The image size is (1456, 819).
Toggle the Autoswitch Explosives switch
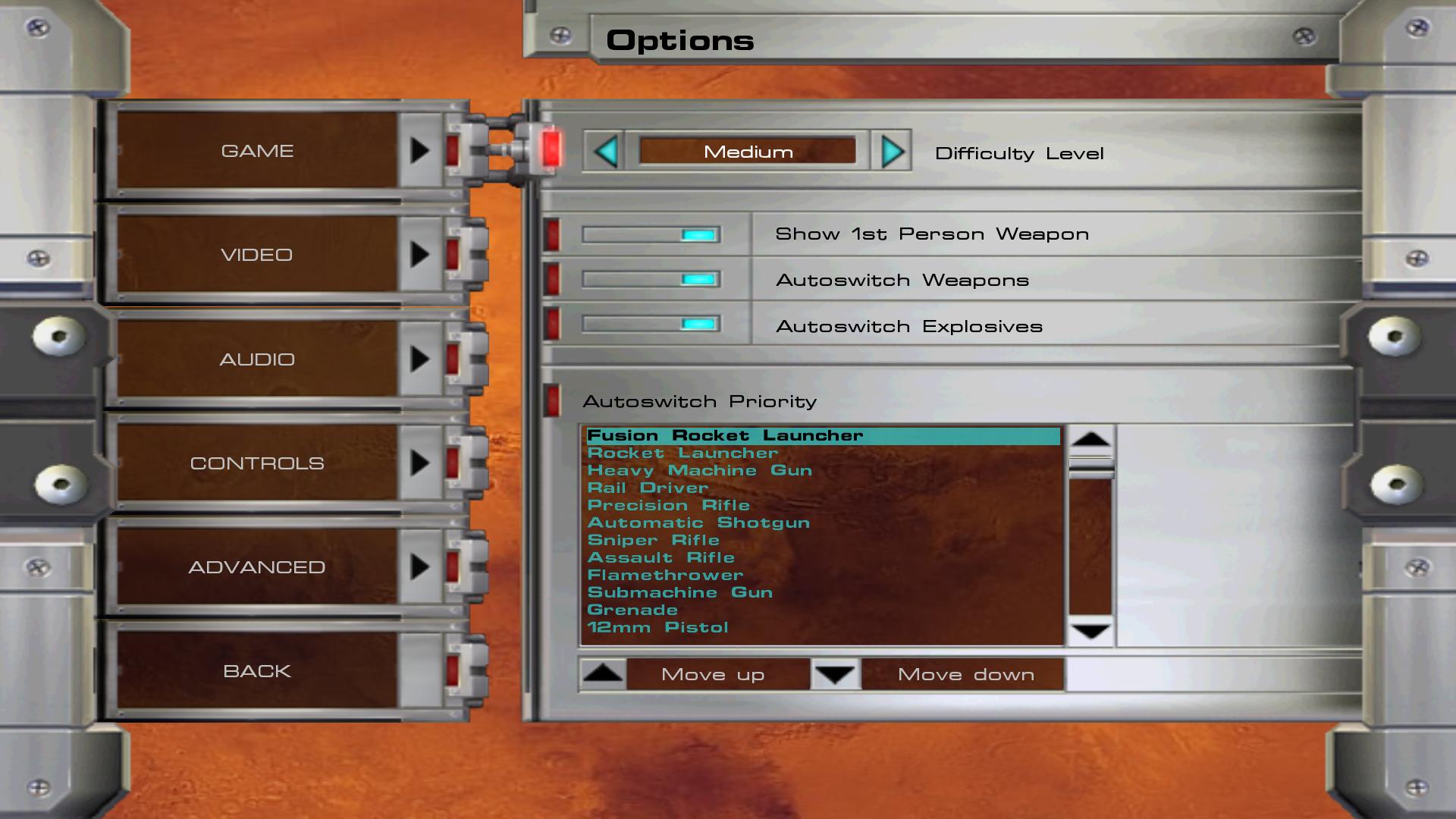tap(651, 325)
